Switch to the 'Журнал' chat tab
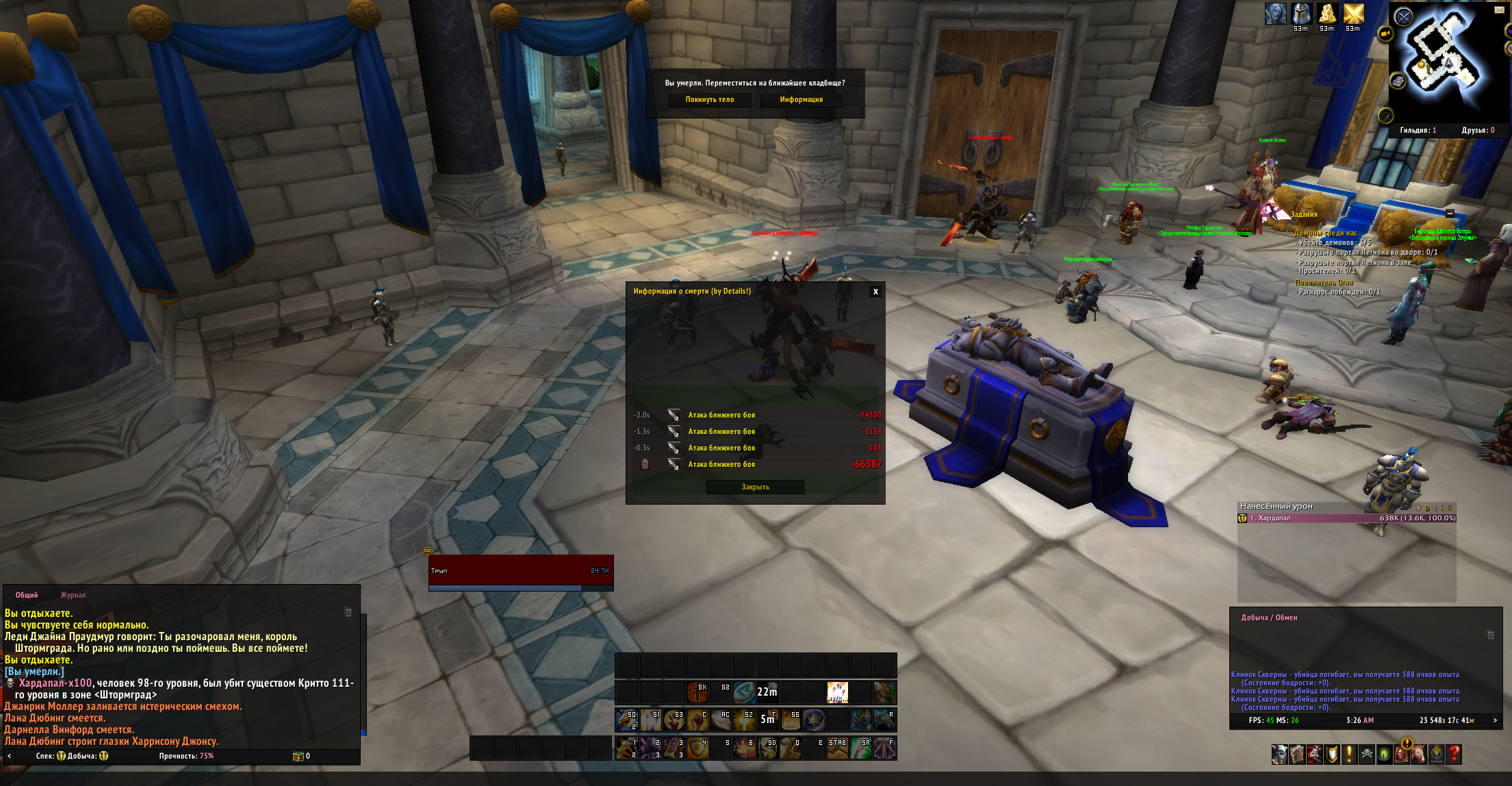 (73, 595)
